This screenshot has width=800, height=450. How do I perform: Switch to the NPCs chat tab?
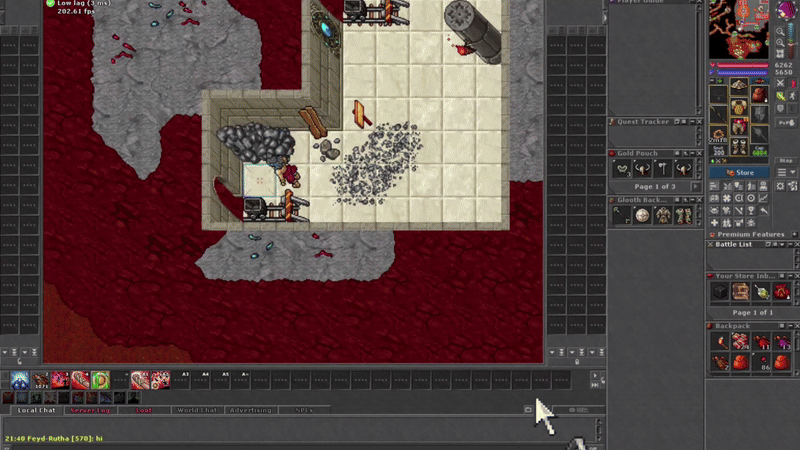click(x=304, y=410)
